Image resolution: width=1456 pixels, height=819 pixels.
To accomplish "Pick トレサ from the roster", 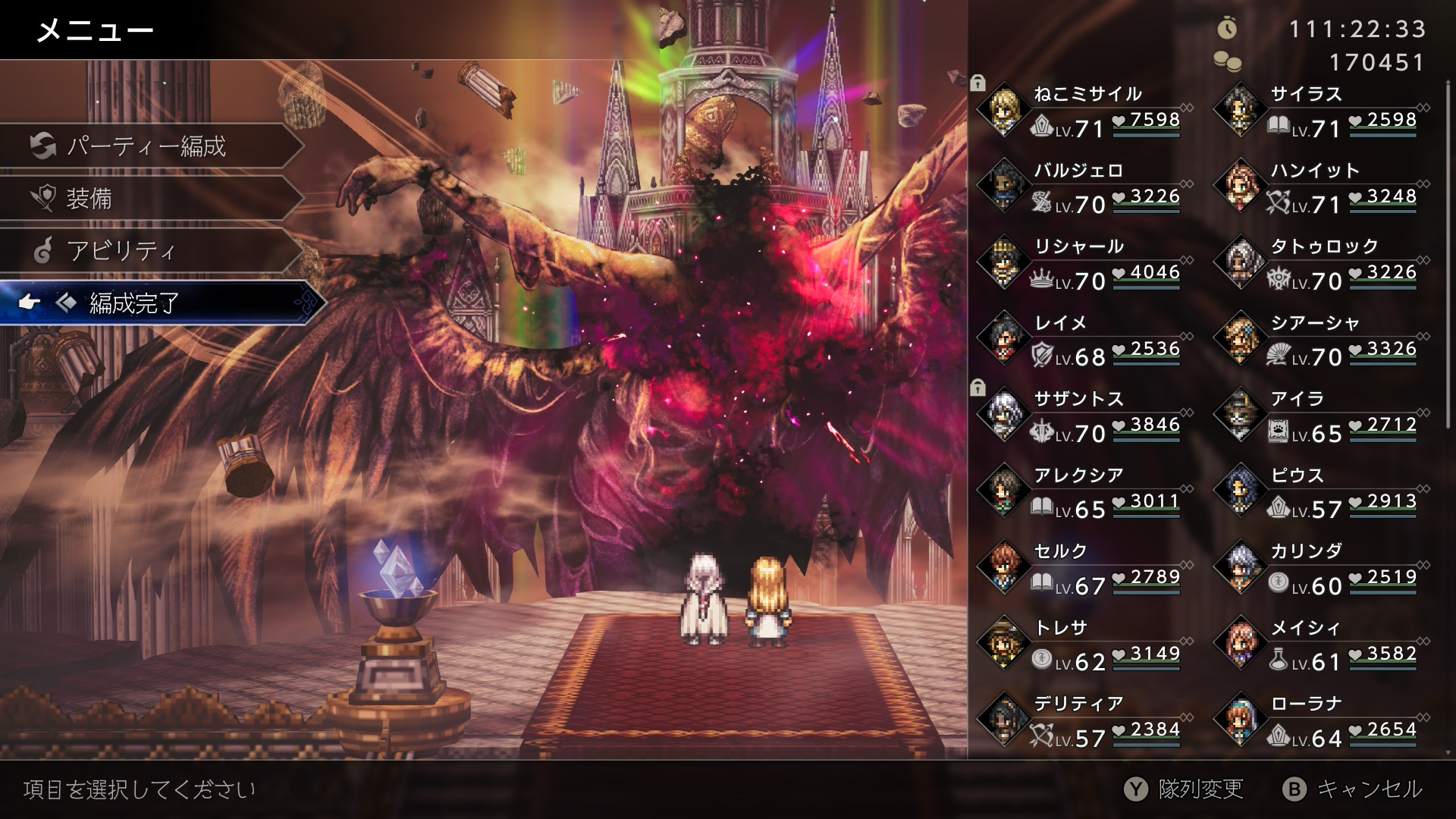I will click(1084, 645).
